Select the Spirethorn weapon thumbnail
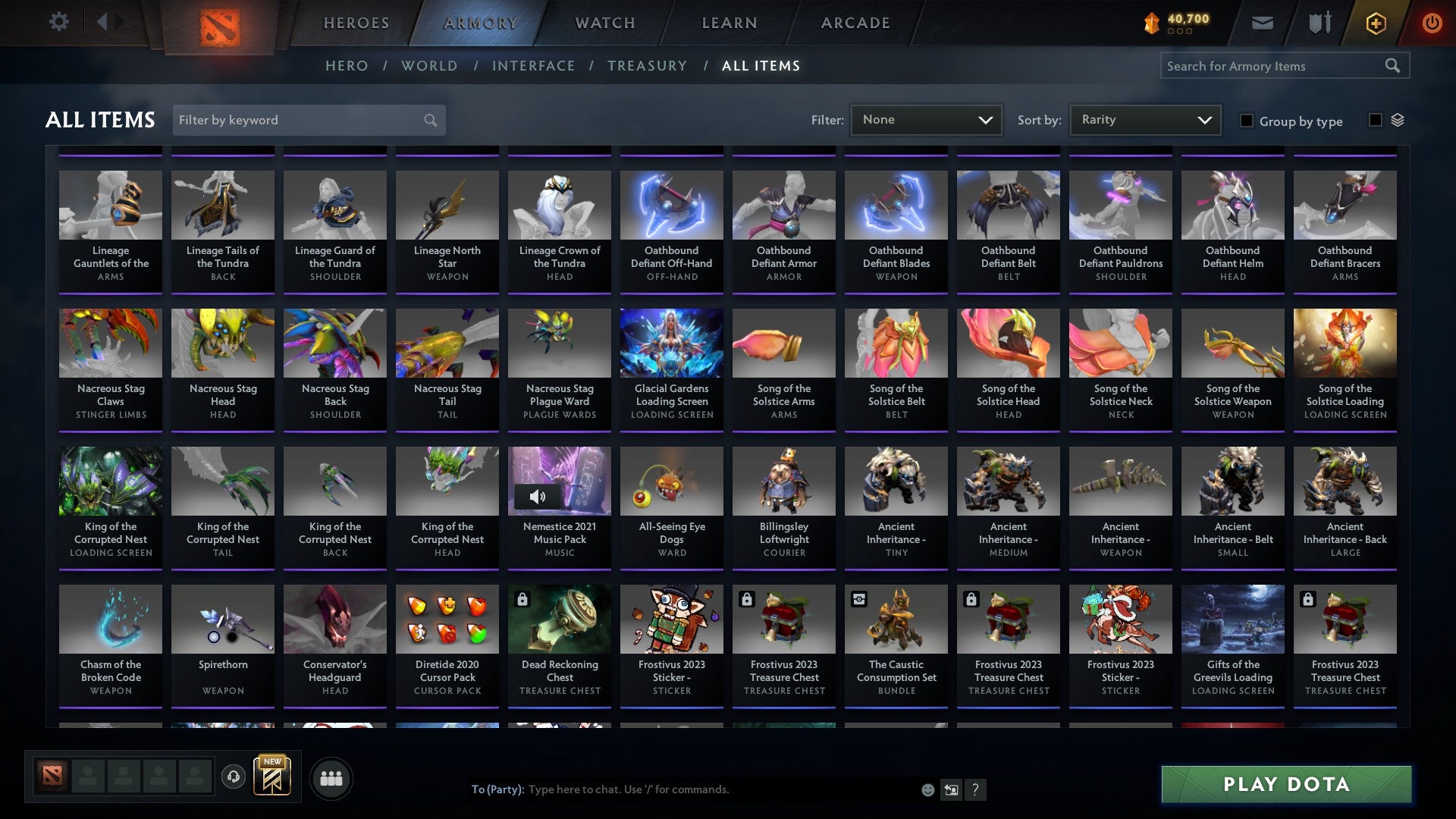The image size is (1456, 819). coord(222,618)
